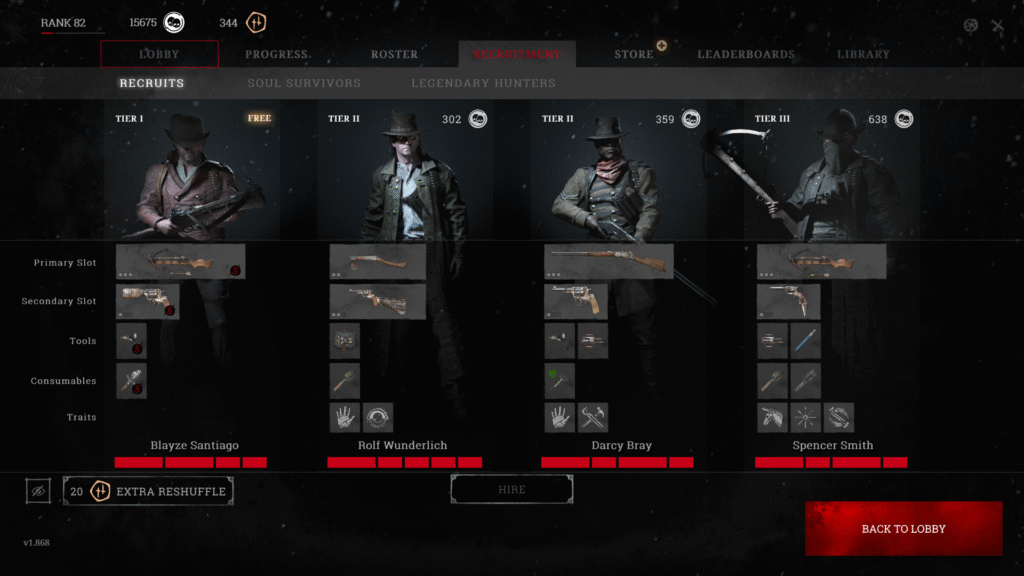
Task: Buy an Extra Reshuffle for 20
Action: click(x=148, y=491)
